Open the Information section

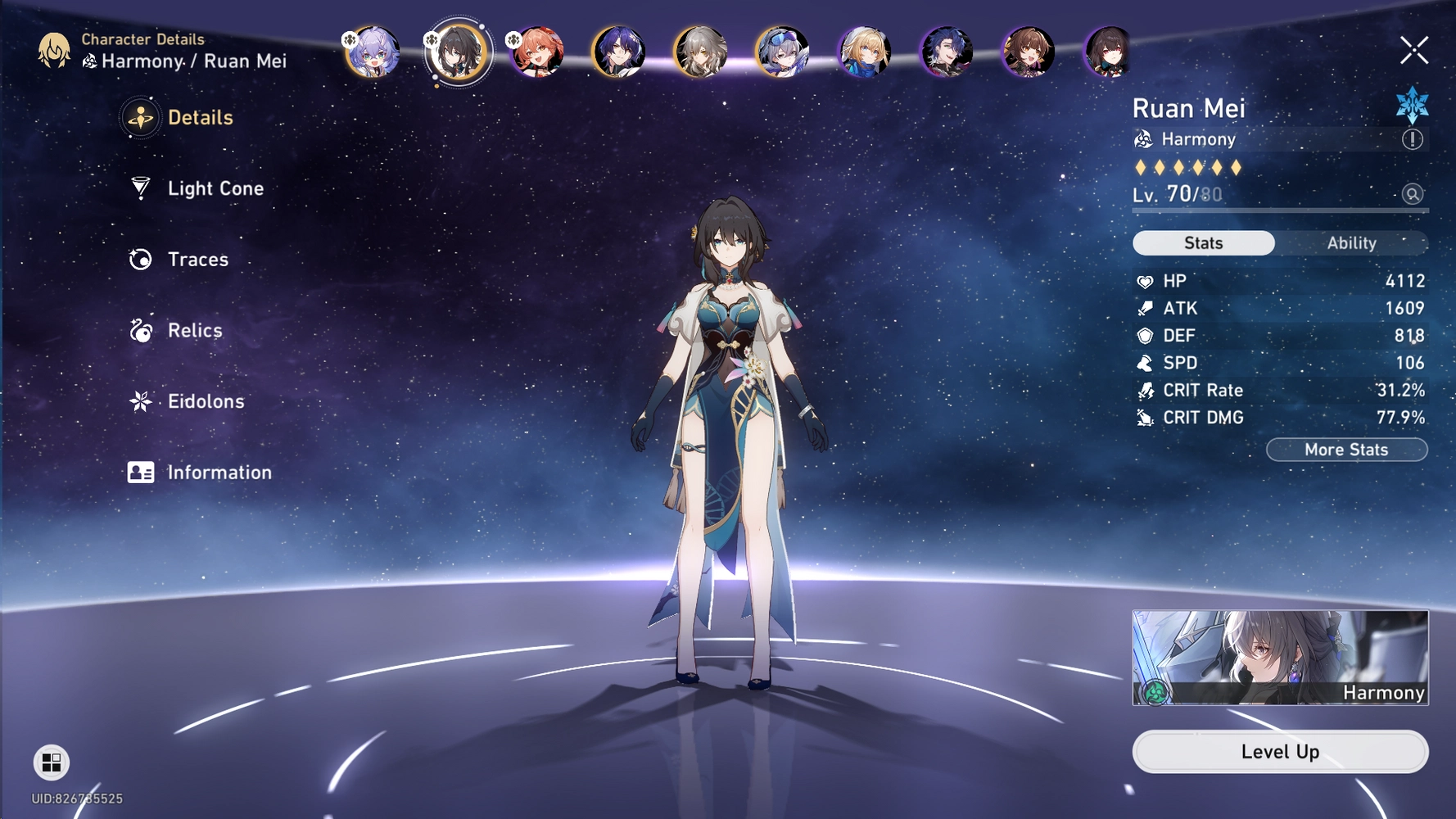click(x=218, y=472)
